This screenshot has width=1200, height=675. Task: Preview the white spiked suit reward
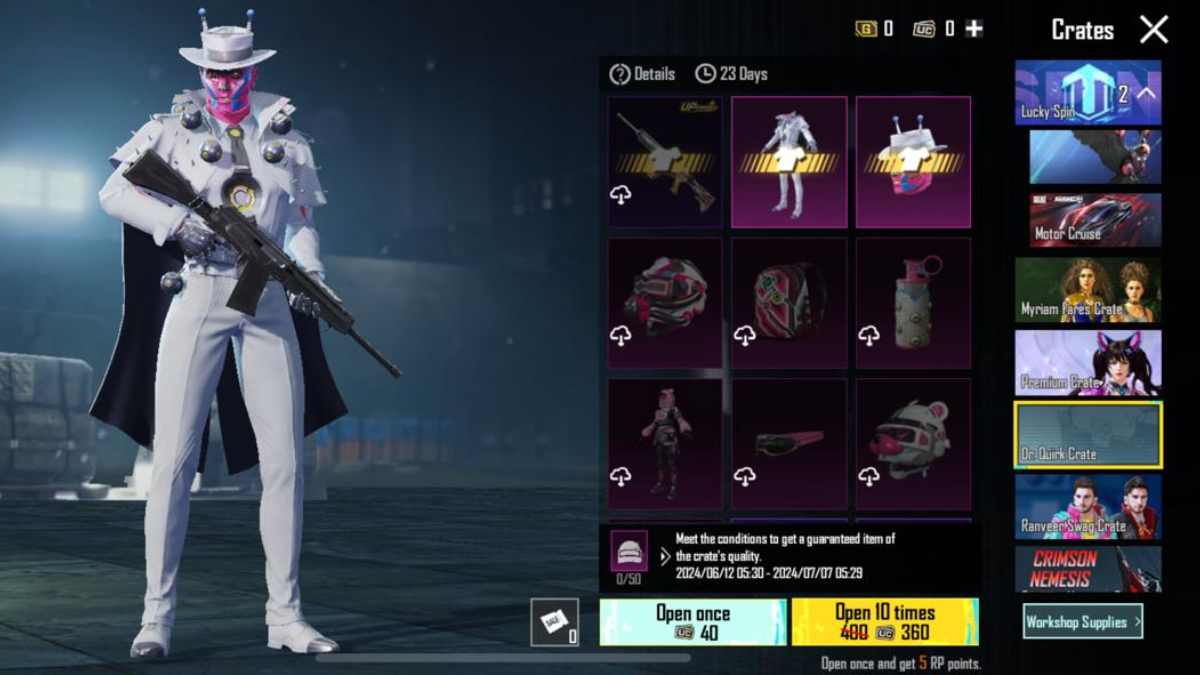pos(789,162)
